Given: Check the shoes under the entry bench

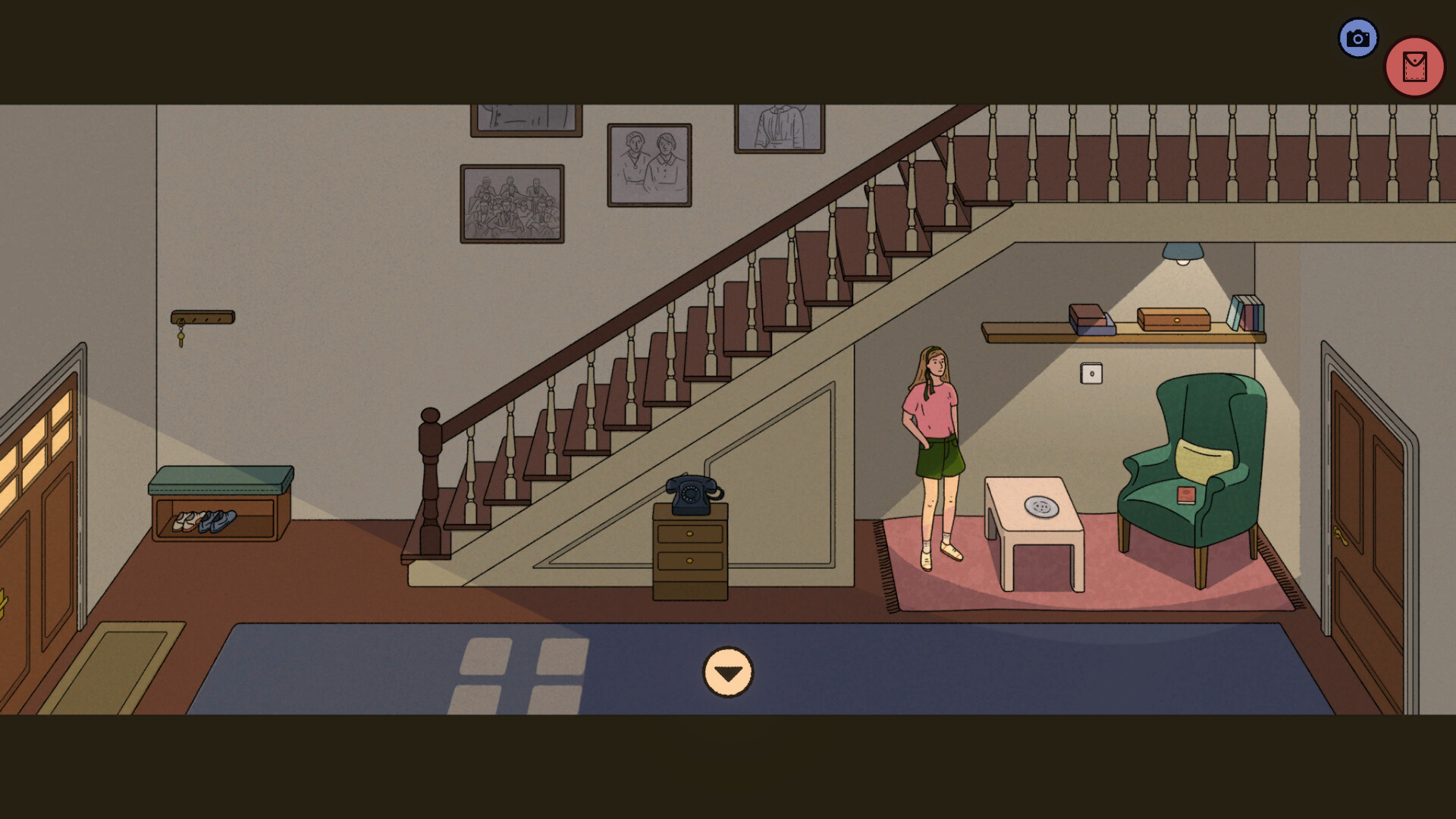Looking at the screenshot, I should tap(205, 522).
